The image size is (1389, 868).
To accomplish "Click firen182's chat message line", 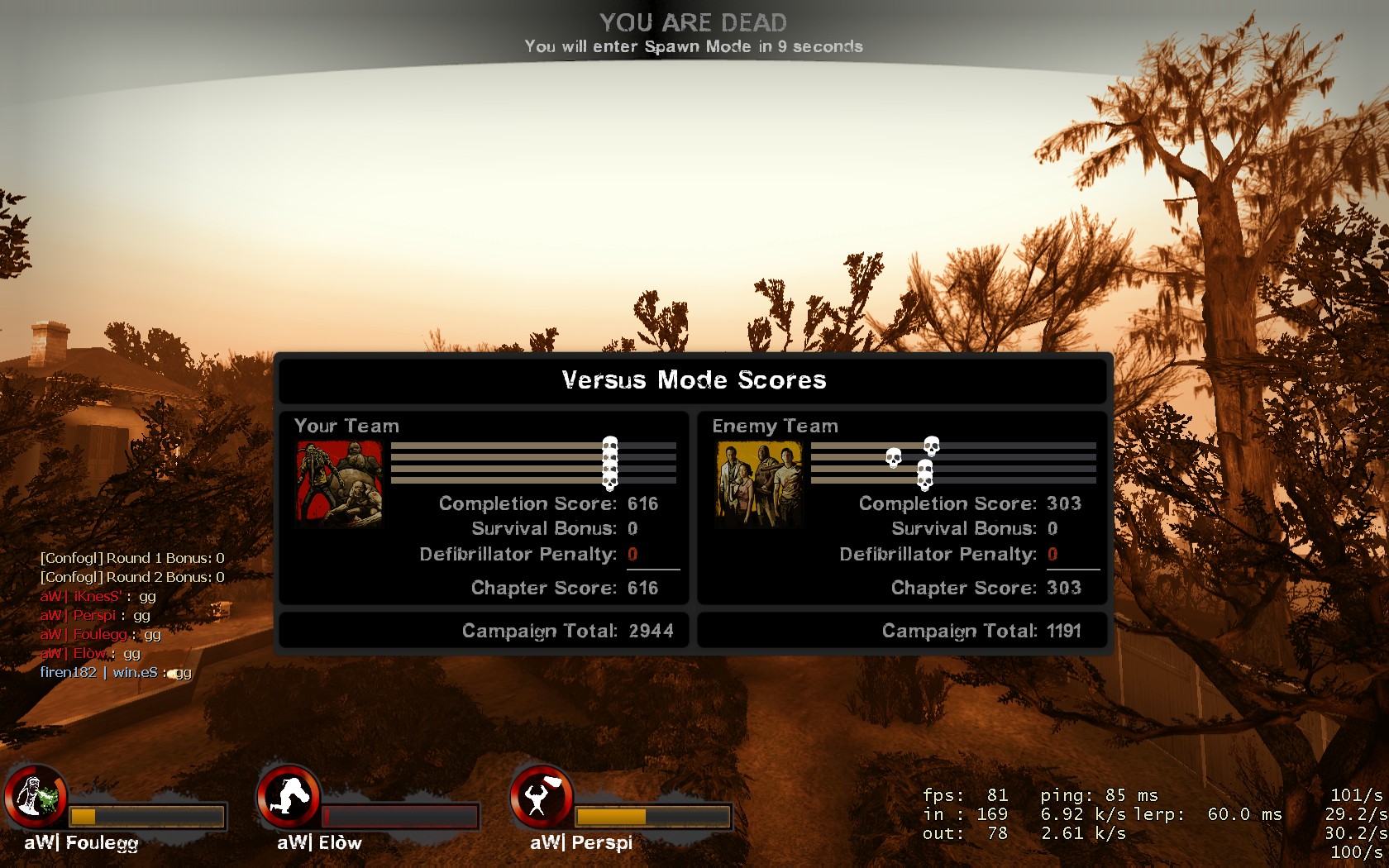I will click(116, 673).
